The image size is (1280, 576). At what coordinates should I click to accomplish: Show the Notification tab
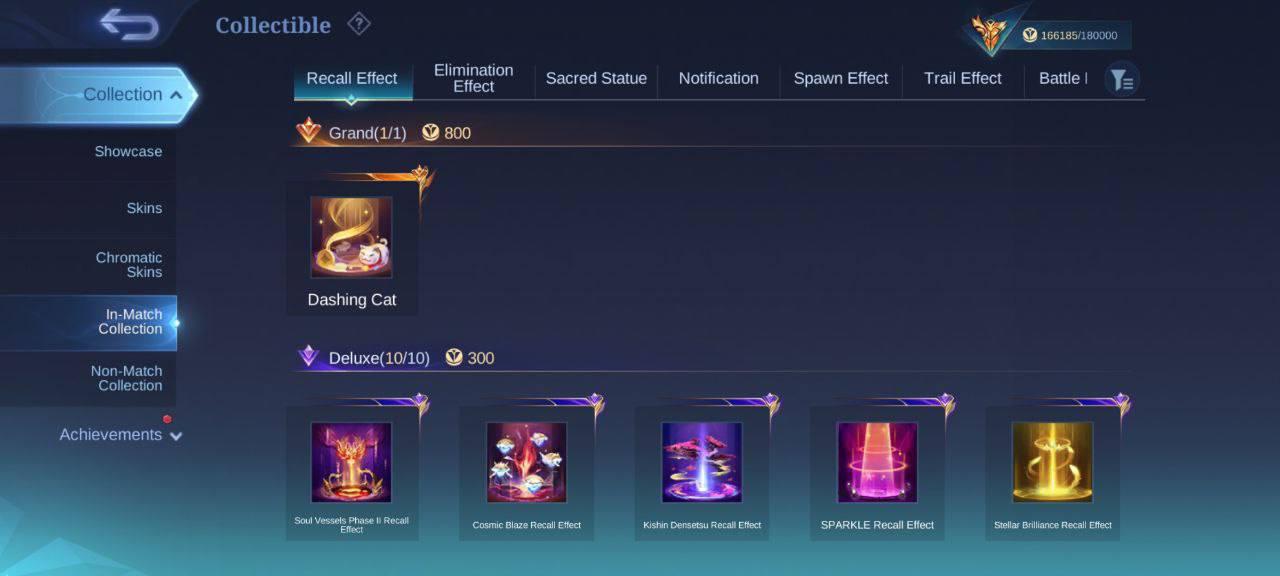718,79
